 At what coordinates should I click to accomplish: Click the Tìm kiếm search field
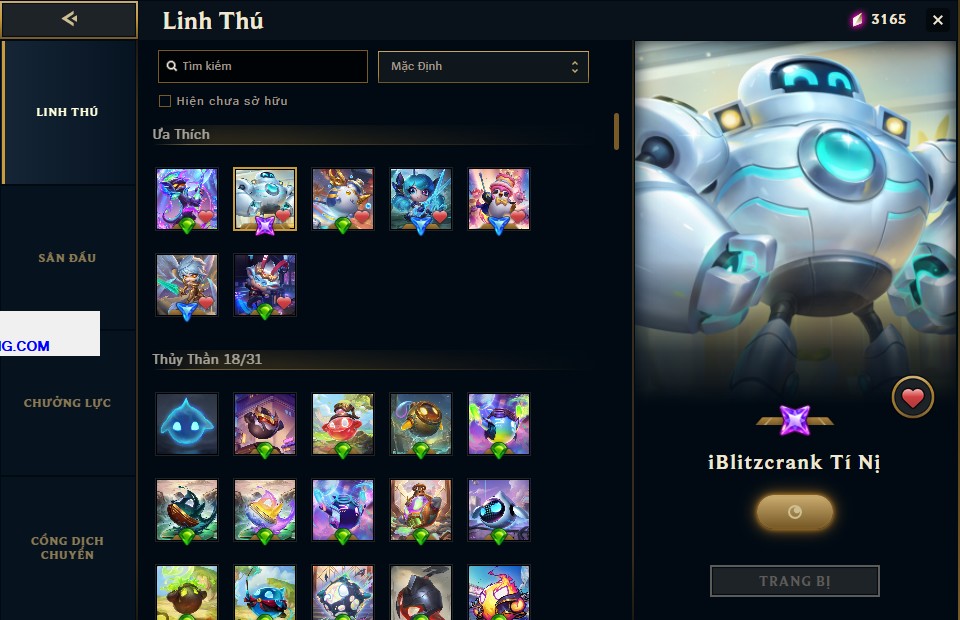coord(263,66)
